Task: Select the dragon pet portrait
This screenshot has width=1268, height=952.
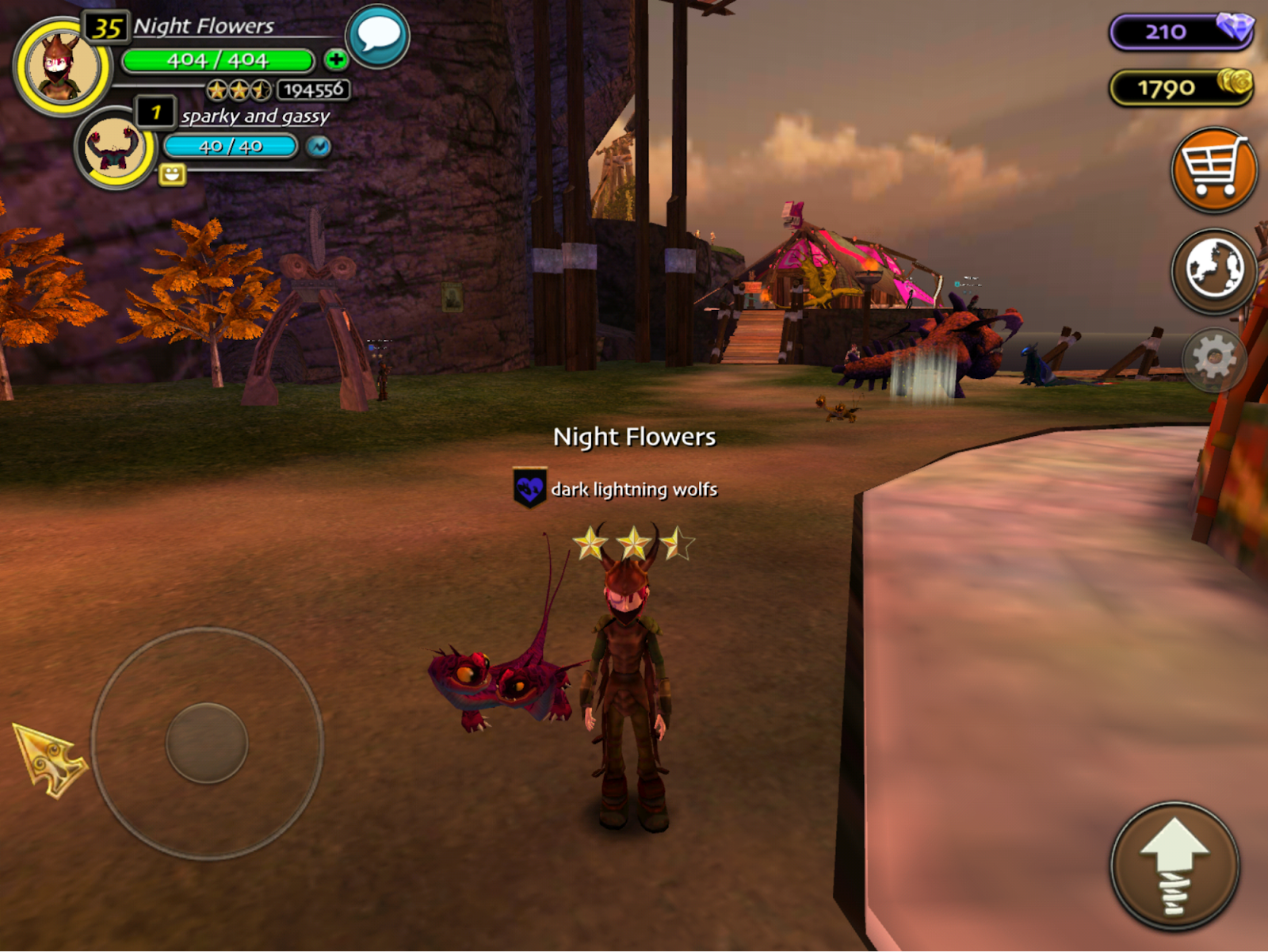Action: point(115,147)
